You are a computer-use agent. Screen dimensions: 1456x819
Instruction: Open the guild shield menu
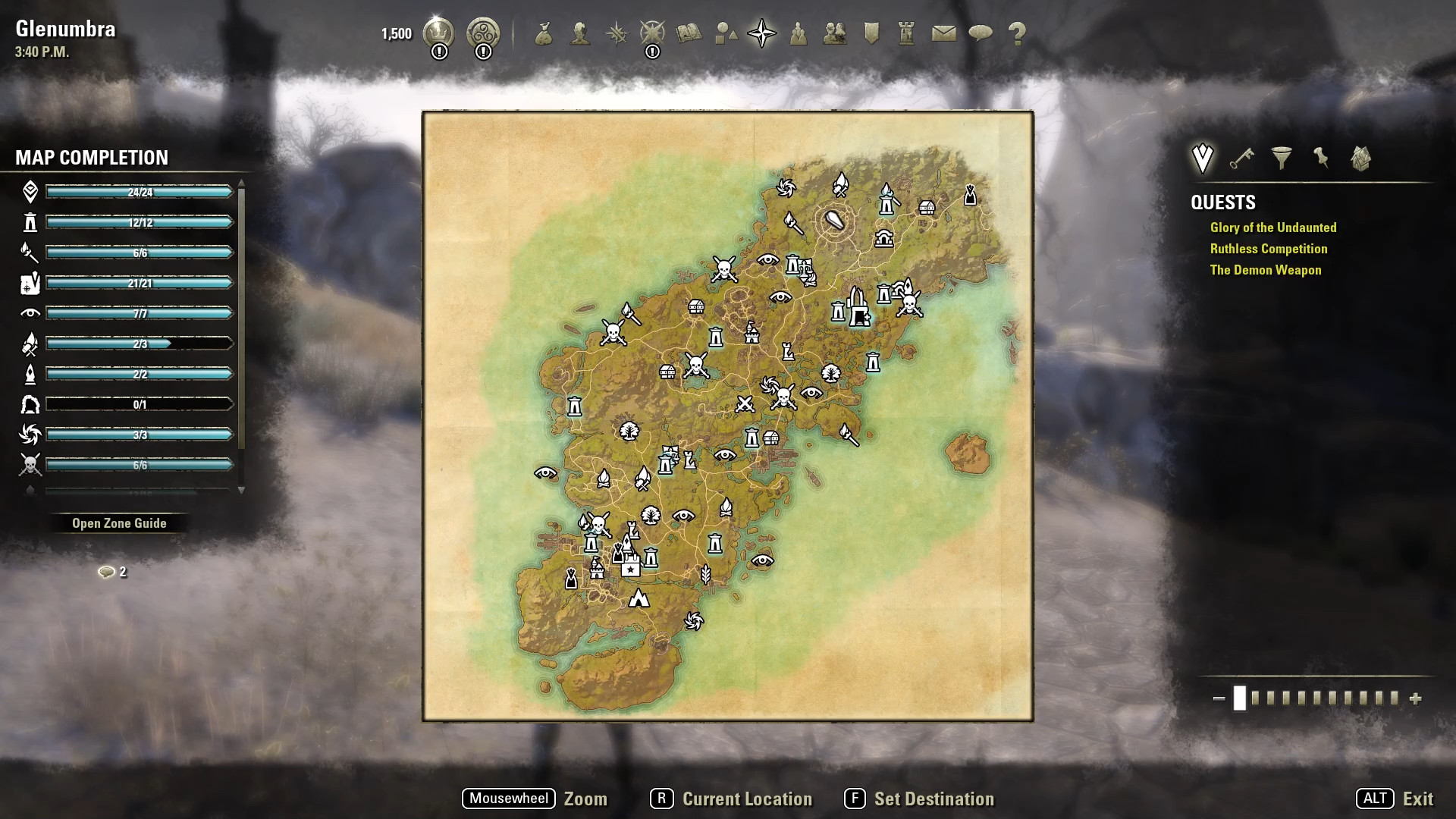(x=871, y=33)
